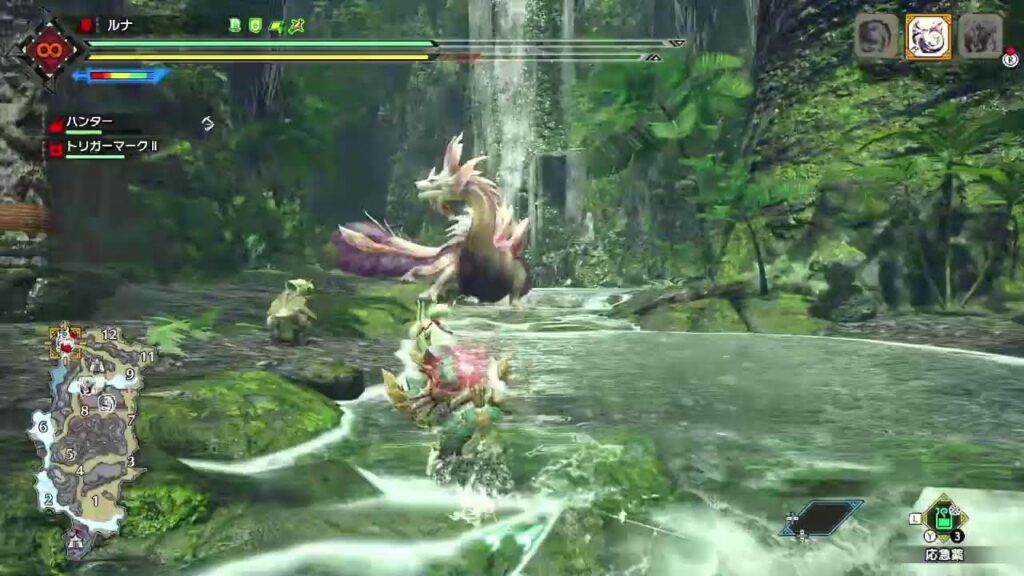The width and height of the screenshot is (1024, 576).
Task: Open the dark parallelogram action bar panel
Action: [821, 516]
